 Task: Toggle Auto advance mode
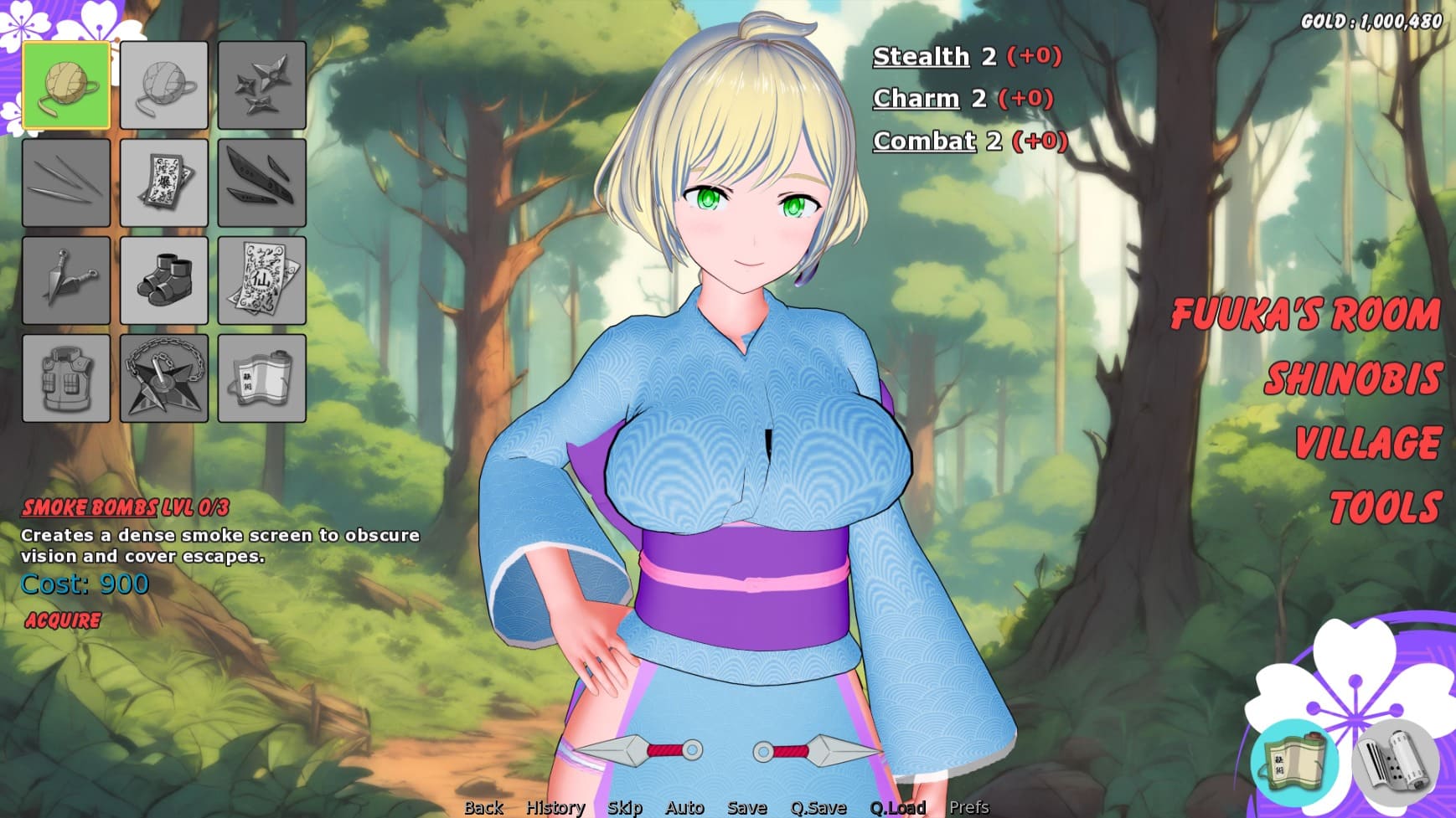684,807
